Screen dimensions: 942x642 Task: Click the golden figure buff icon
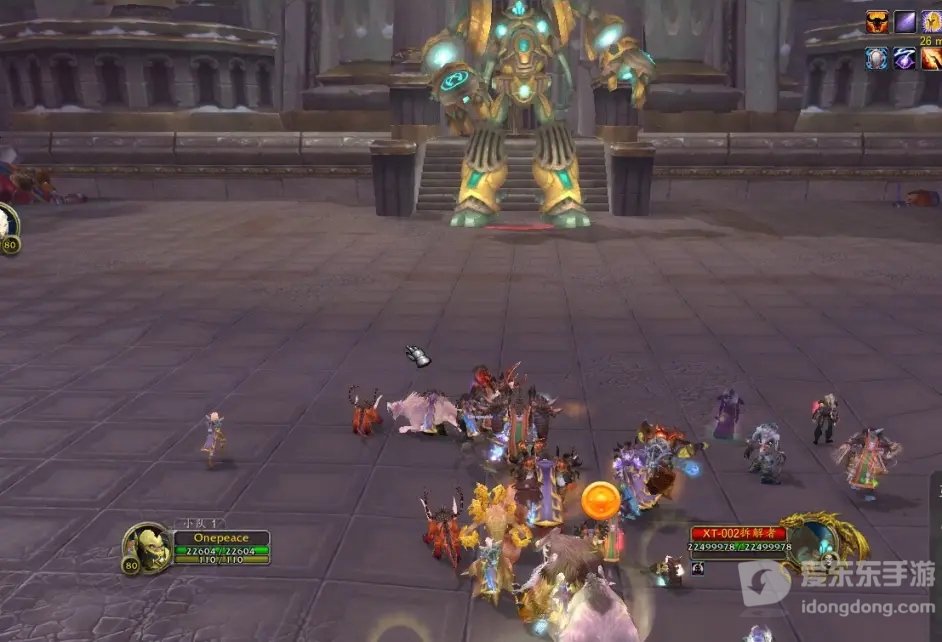[931, 22]
